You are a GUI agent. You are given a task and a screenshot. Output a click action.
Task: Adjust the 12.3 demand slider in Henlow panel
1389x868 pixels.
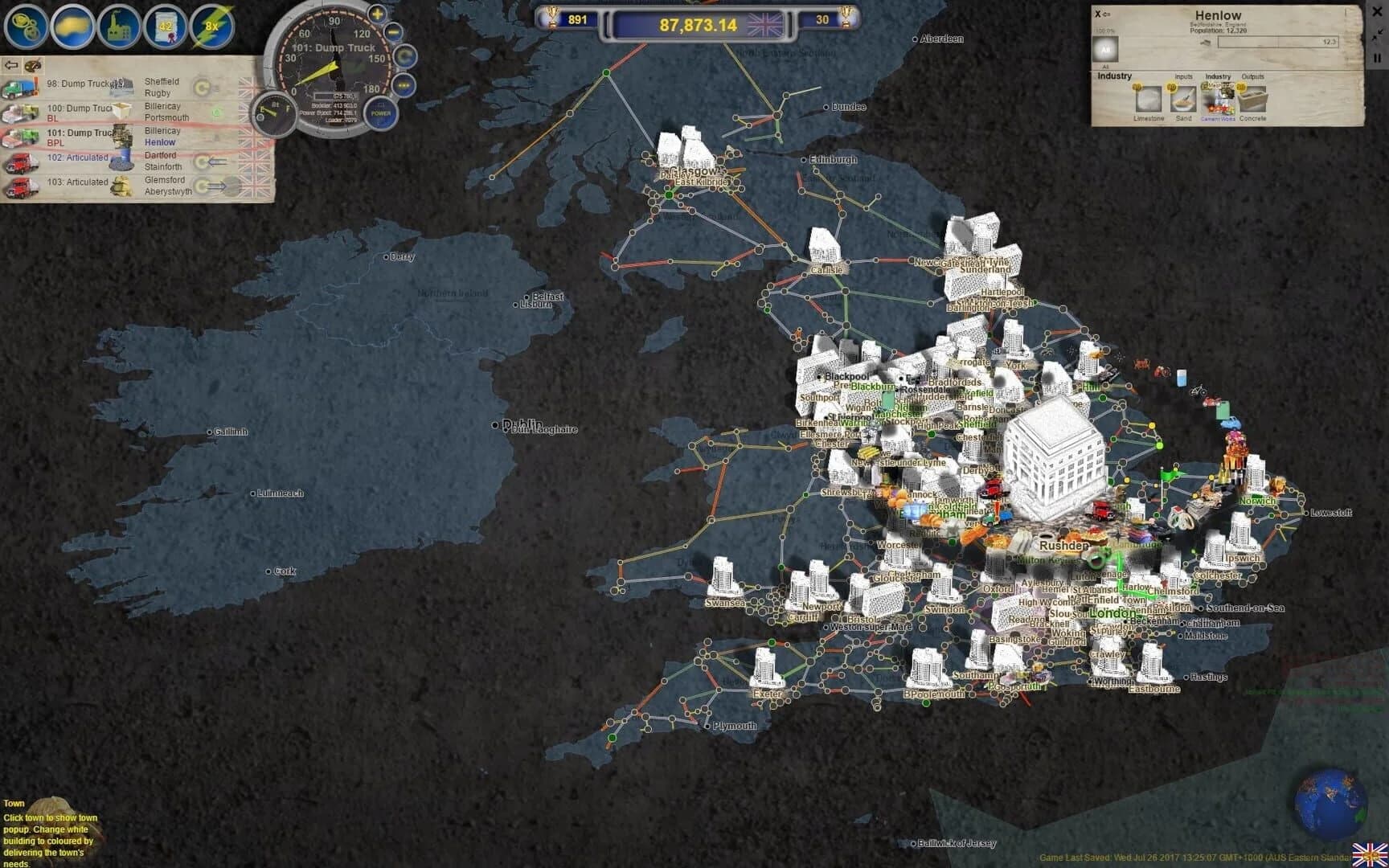pyautogui.click(x=1278, y=41)
